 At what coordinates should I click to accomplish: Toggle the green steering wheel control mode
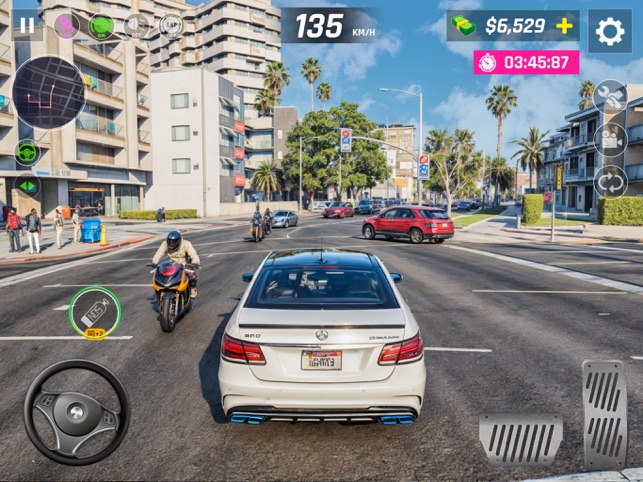(28, 153)
